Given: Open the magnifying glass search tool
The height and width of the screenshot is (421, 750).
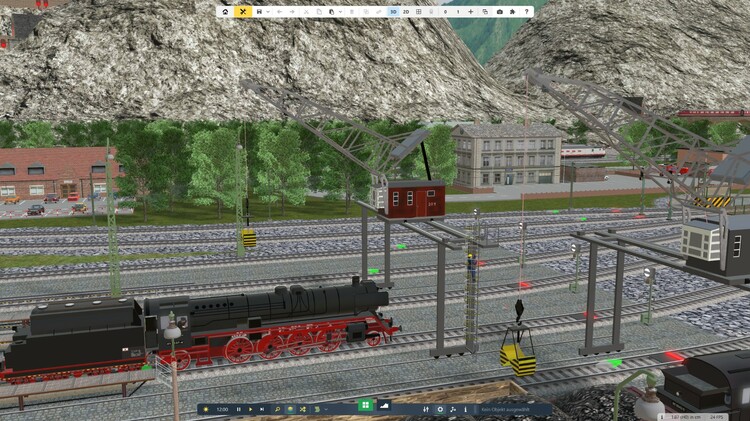Looking at the screenshot, I should tap(278, 409).
